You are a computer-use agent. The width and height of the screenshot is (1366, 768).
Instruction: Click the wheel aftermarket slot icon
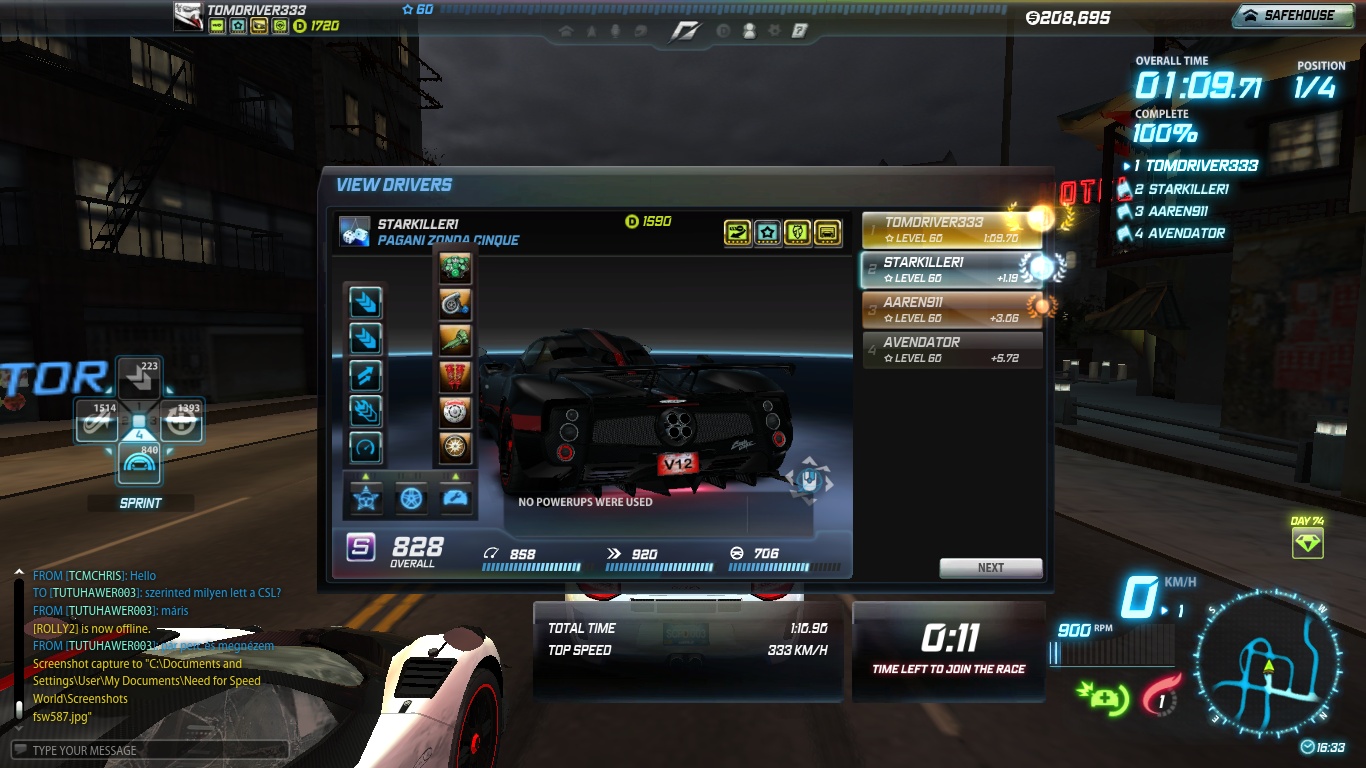click(411, 497)
